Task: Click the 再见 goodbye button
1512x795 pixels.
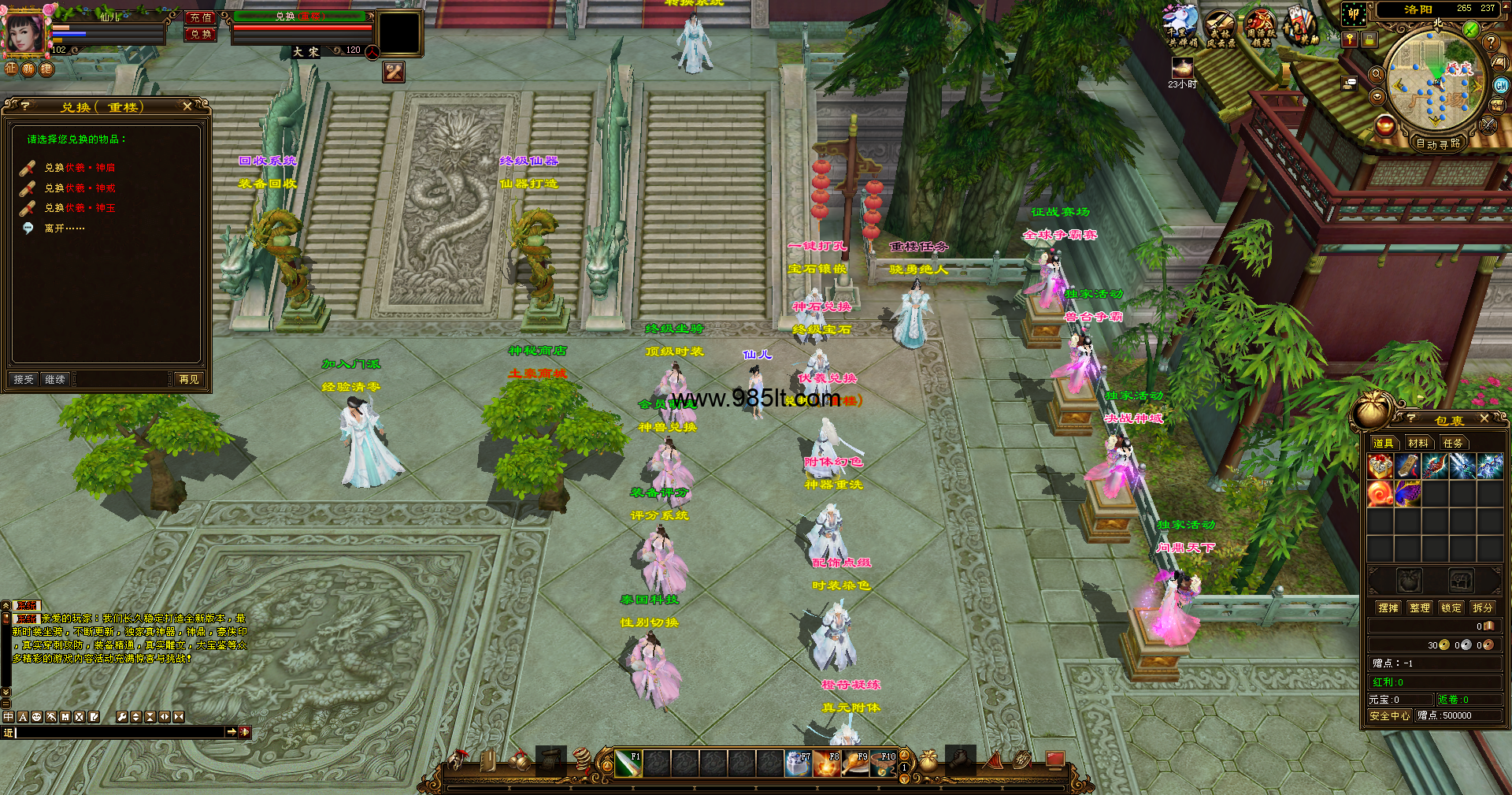Action: pos(189,379)
